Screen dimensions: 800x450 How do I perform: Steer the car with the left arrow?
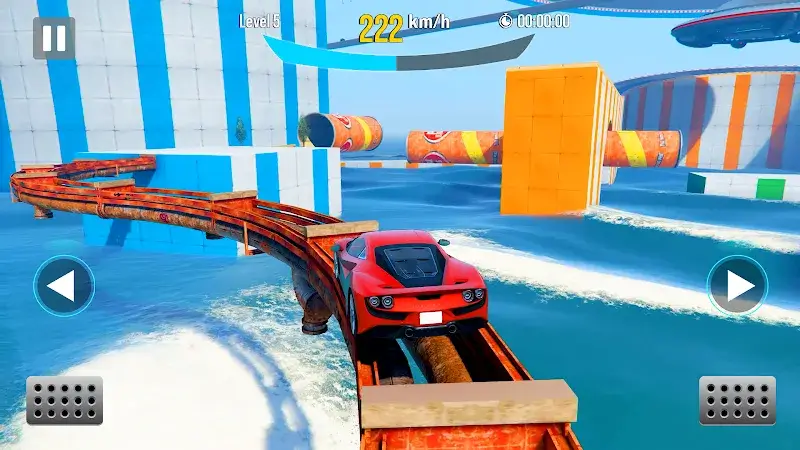pyautogui.click(x=64, y=286)
